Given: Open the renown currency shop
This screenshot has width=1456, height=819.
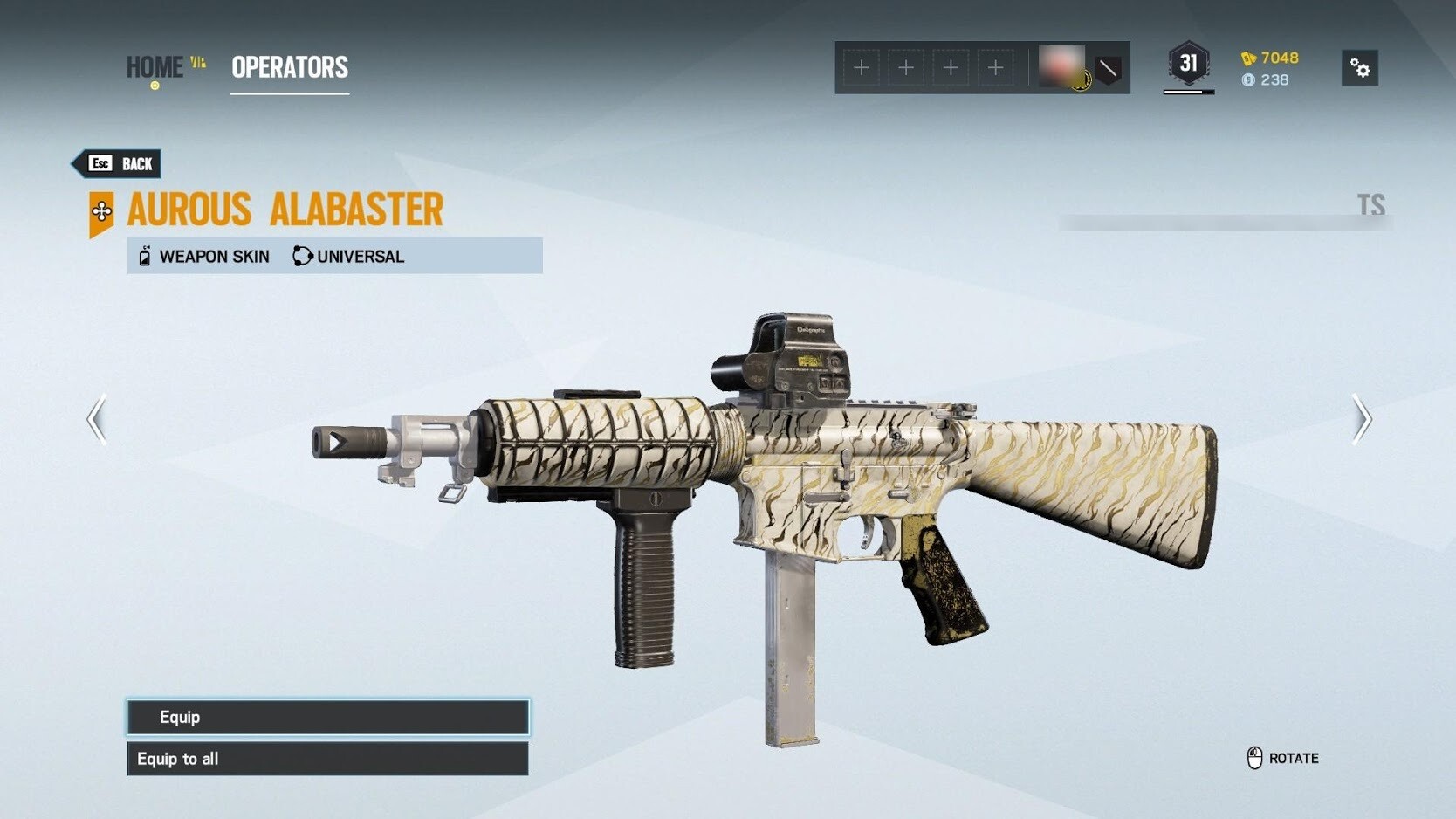Looking at the screenshot, I should (1271, 58).
